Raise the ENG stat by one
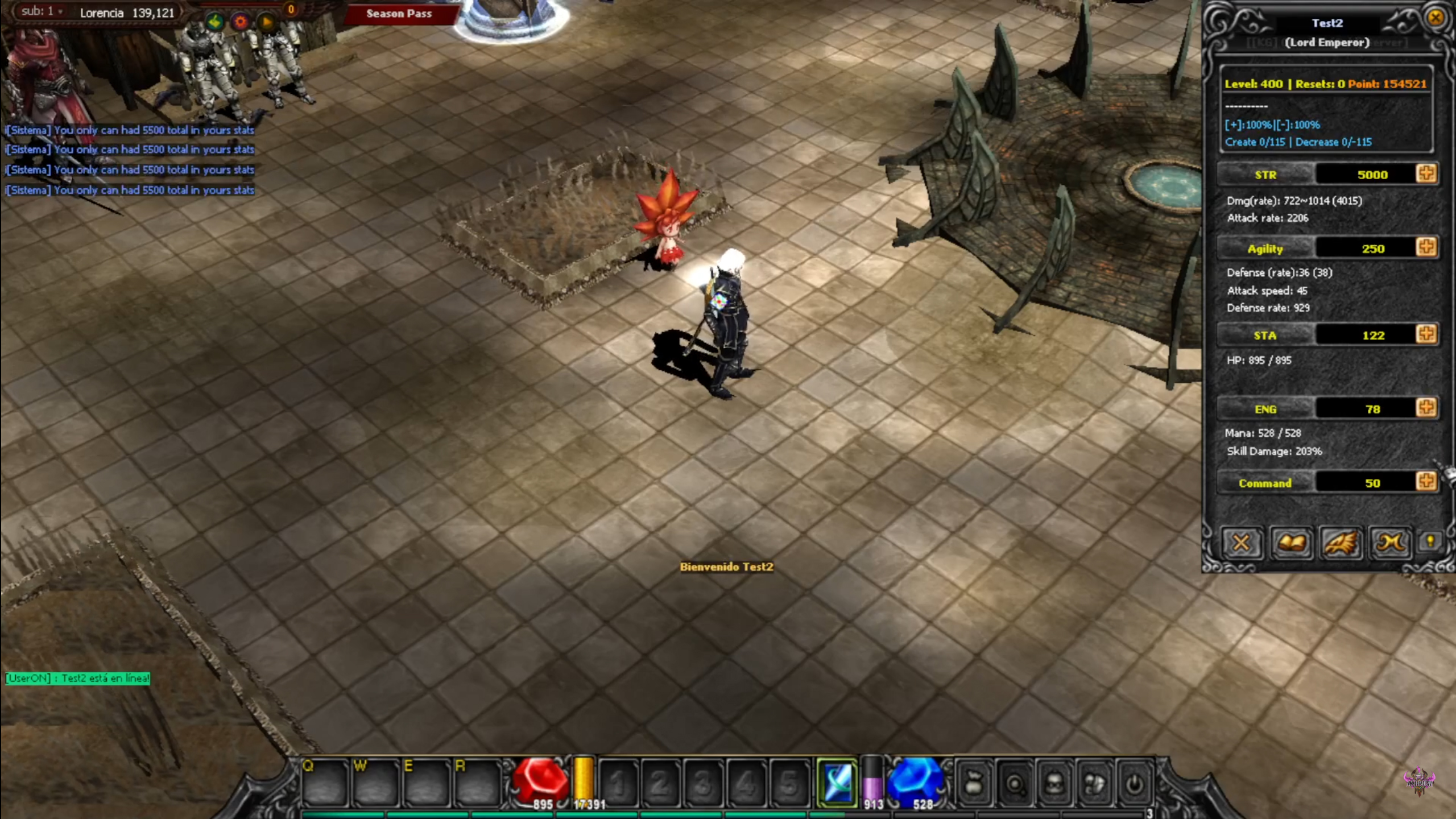Screen dimensions: 1456x819 tap(1426, 408)
